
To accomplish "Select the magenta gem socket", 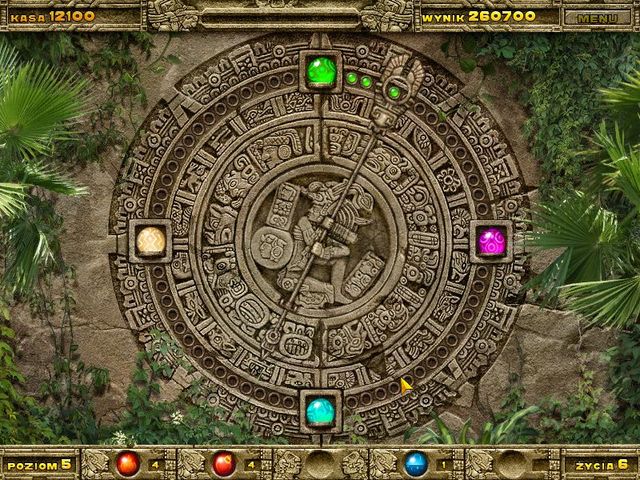I will (491, 242).
